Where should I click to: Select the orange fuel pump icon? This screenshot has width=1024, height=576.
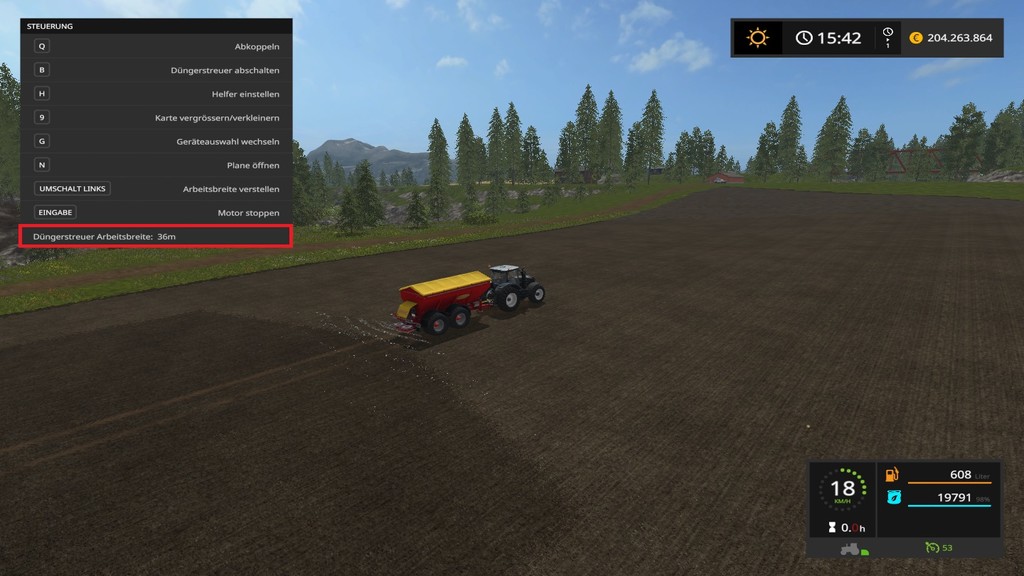click(x=892, y=474)
